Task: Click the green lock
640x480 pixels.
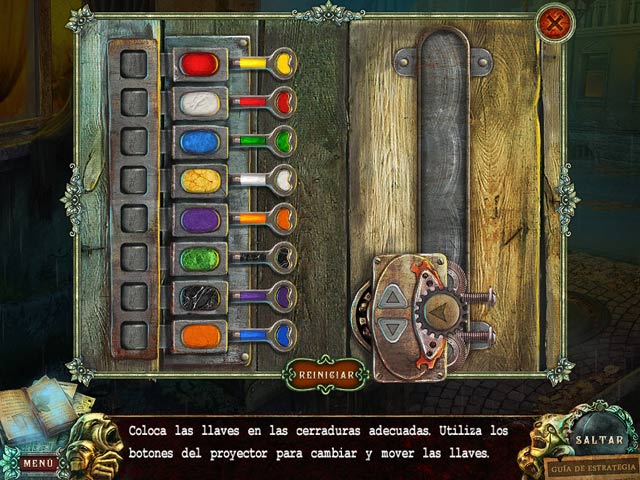Action: click(x=200, y=258)
